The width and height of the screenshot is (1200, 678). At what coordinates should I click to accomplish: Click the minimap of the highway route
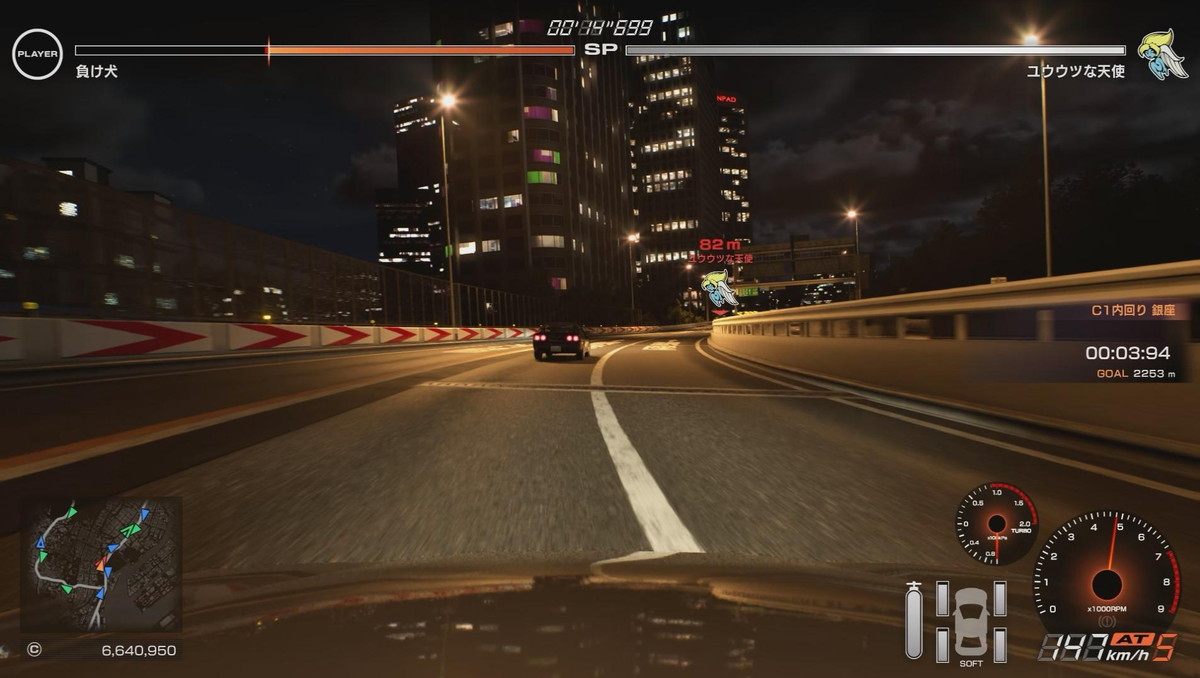click(x=101, y=564)
